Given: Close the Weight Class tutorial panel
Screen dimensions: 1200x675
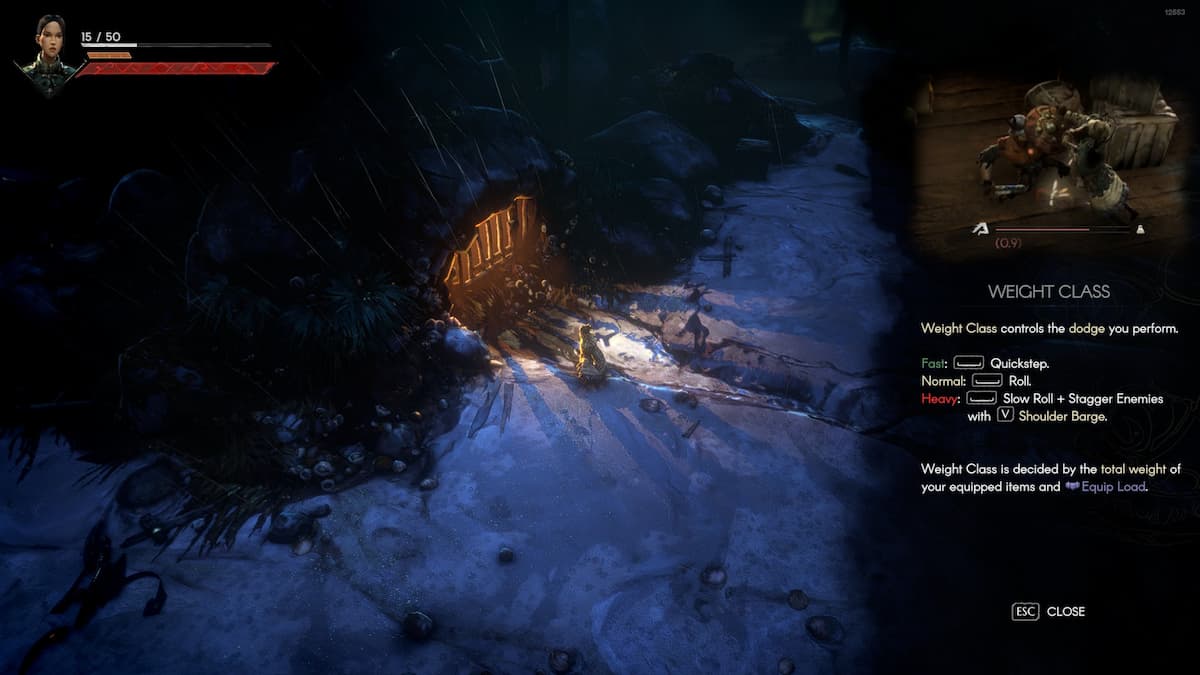Looking at the screenshot, I should tap(1048, 611).
